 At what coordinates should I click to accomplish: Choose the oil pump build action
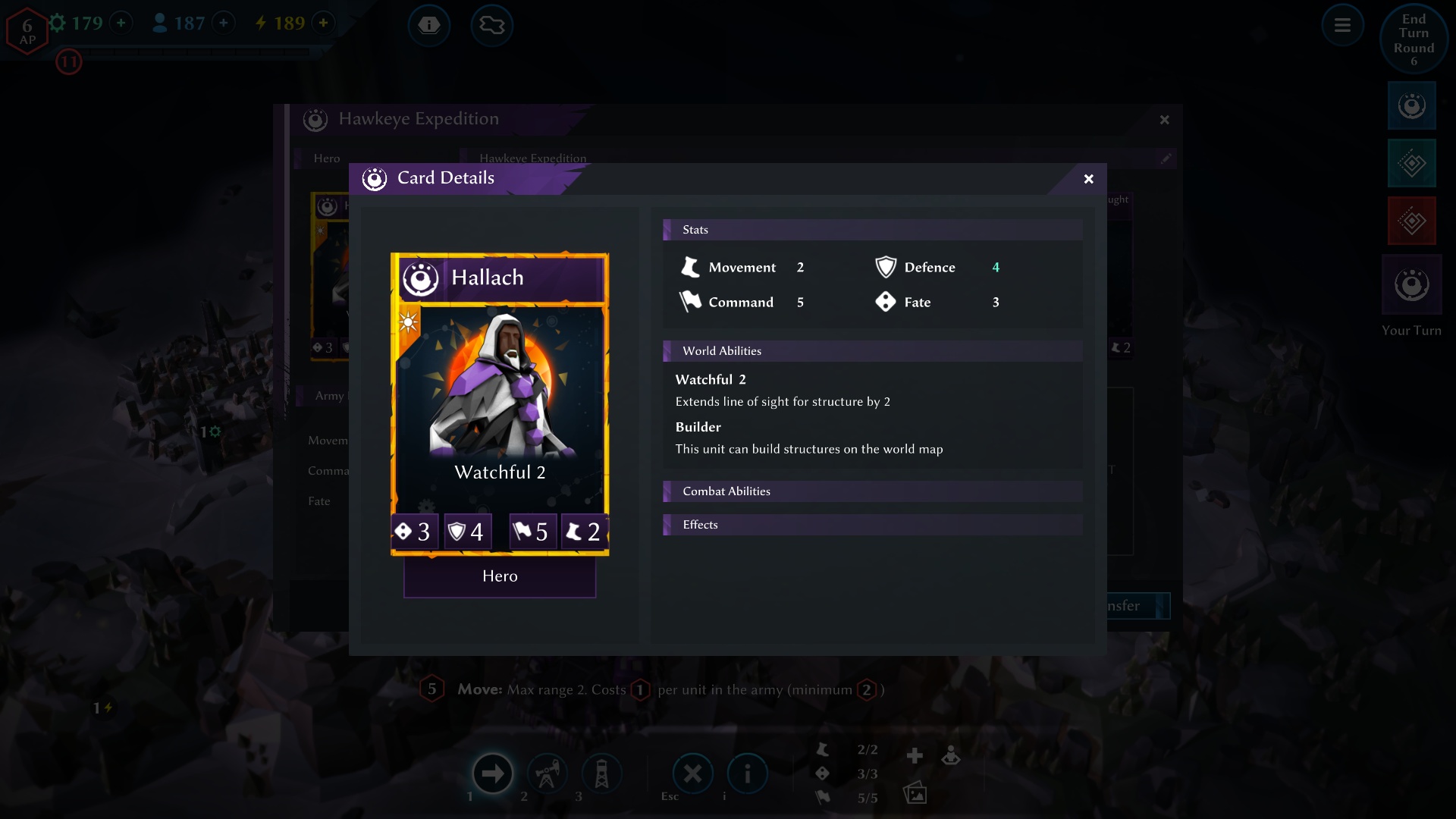pos(547,773)
